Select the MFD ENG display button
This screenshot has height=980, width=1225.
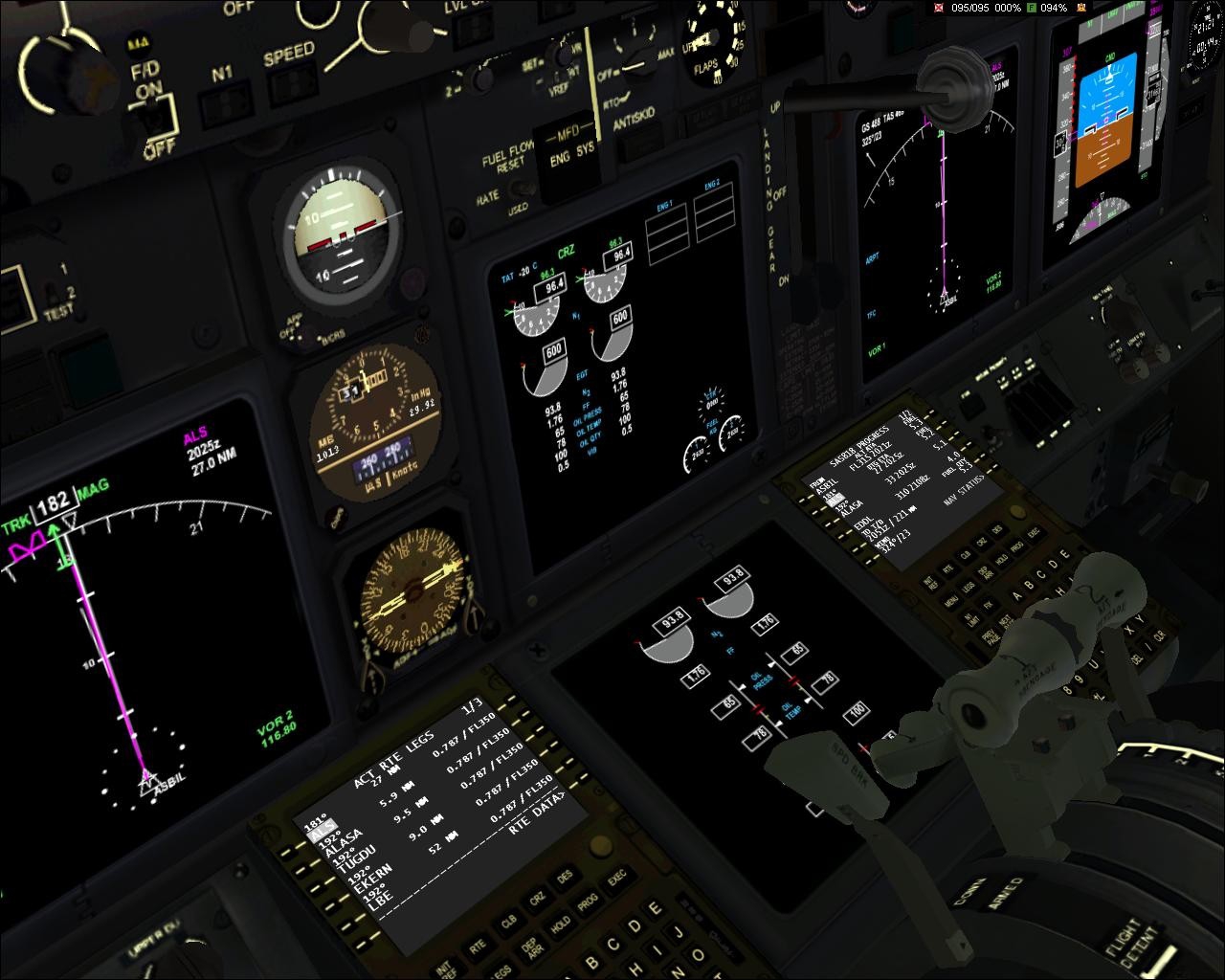coord(560,159)
